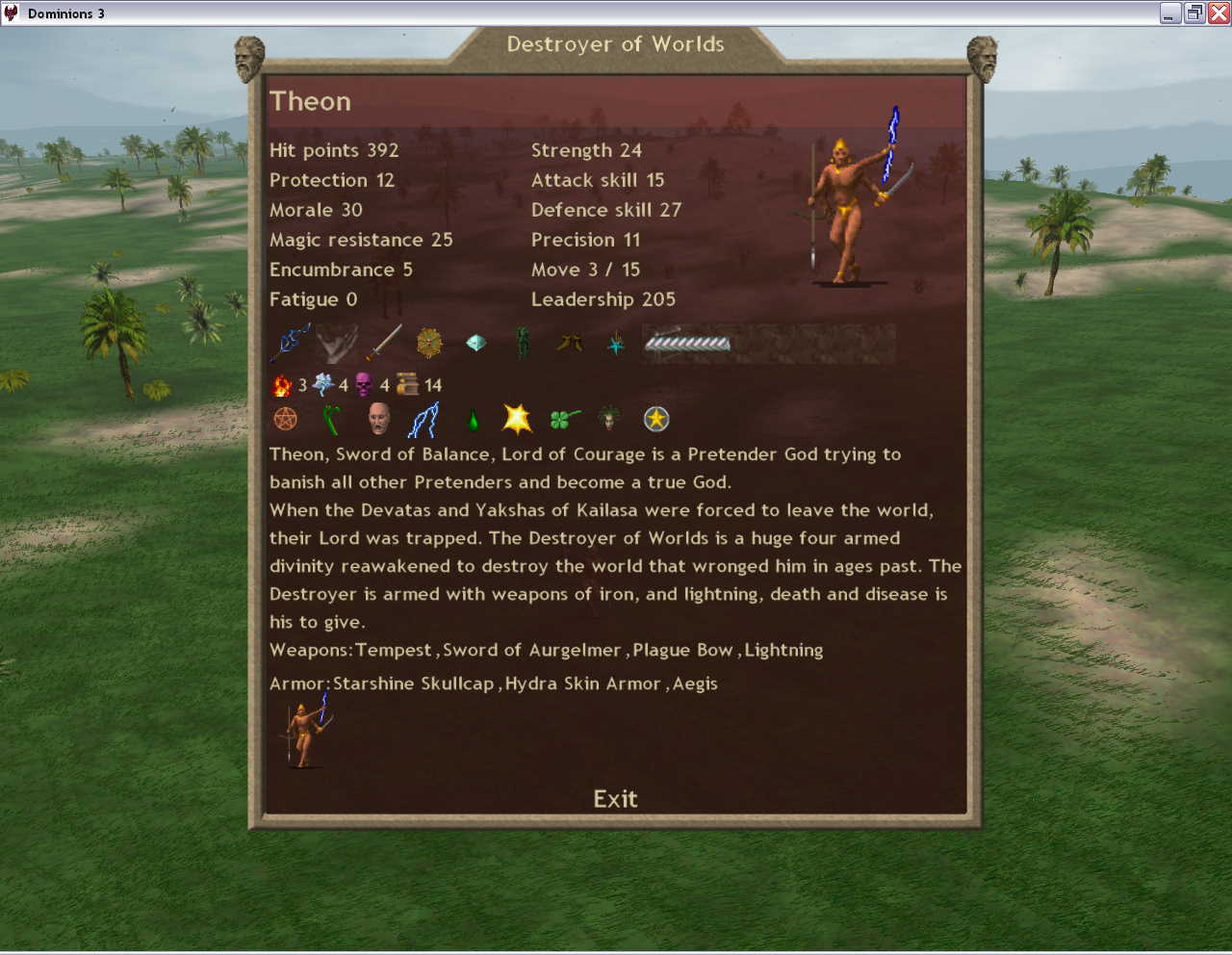1232x955 pixels.
Task: Select the bald head face ability icon
Action: coord(378,419)
